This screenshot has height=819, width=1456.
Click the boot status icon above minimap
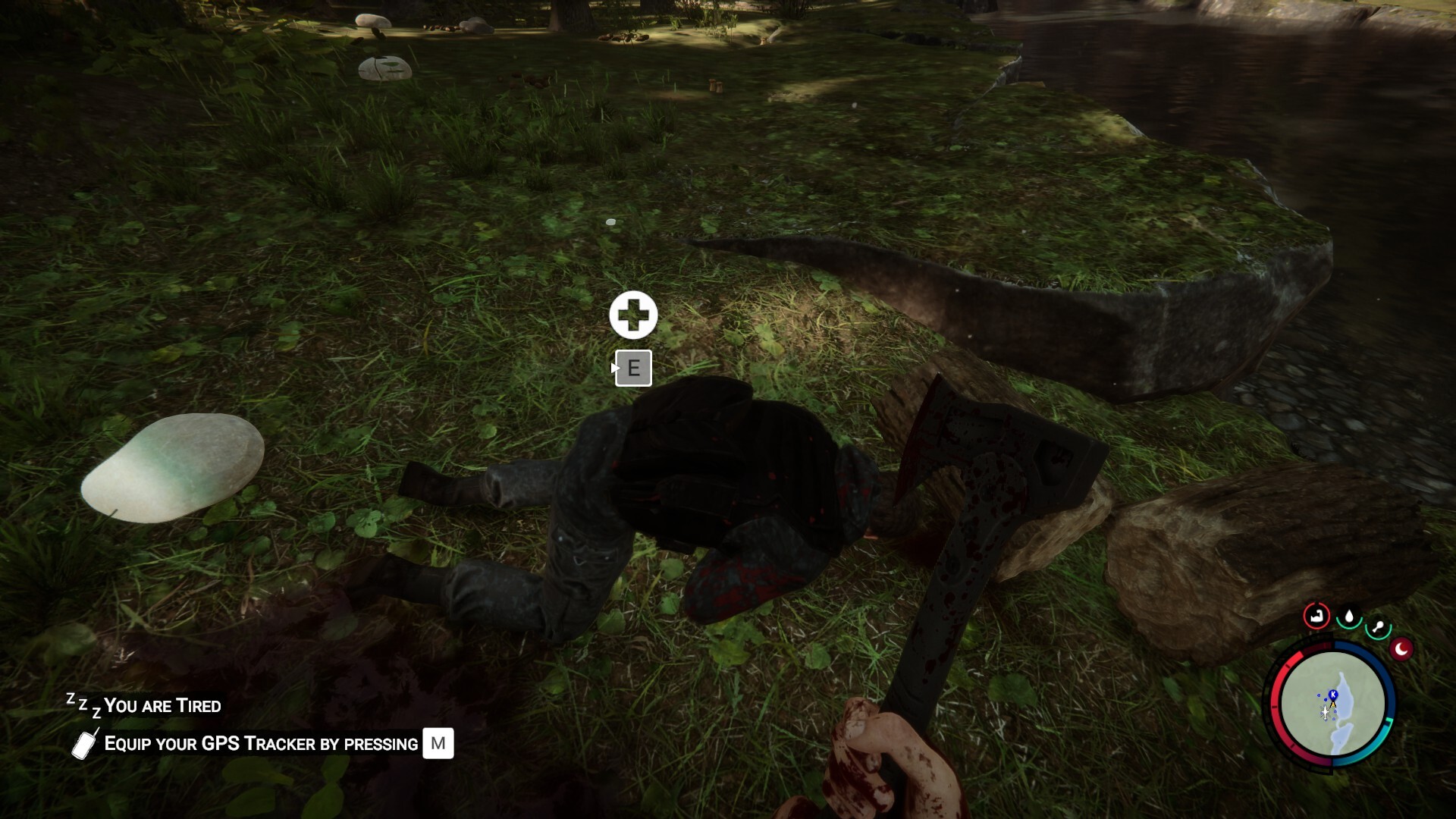pos(1317,617)
